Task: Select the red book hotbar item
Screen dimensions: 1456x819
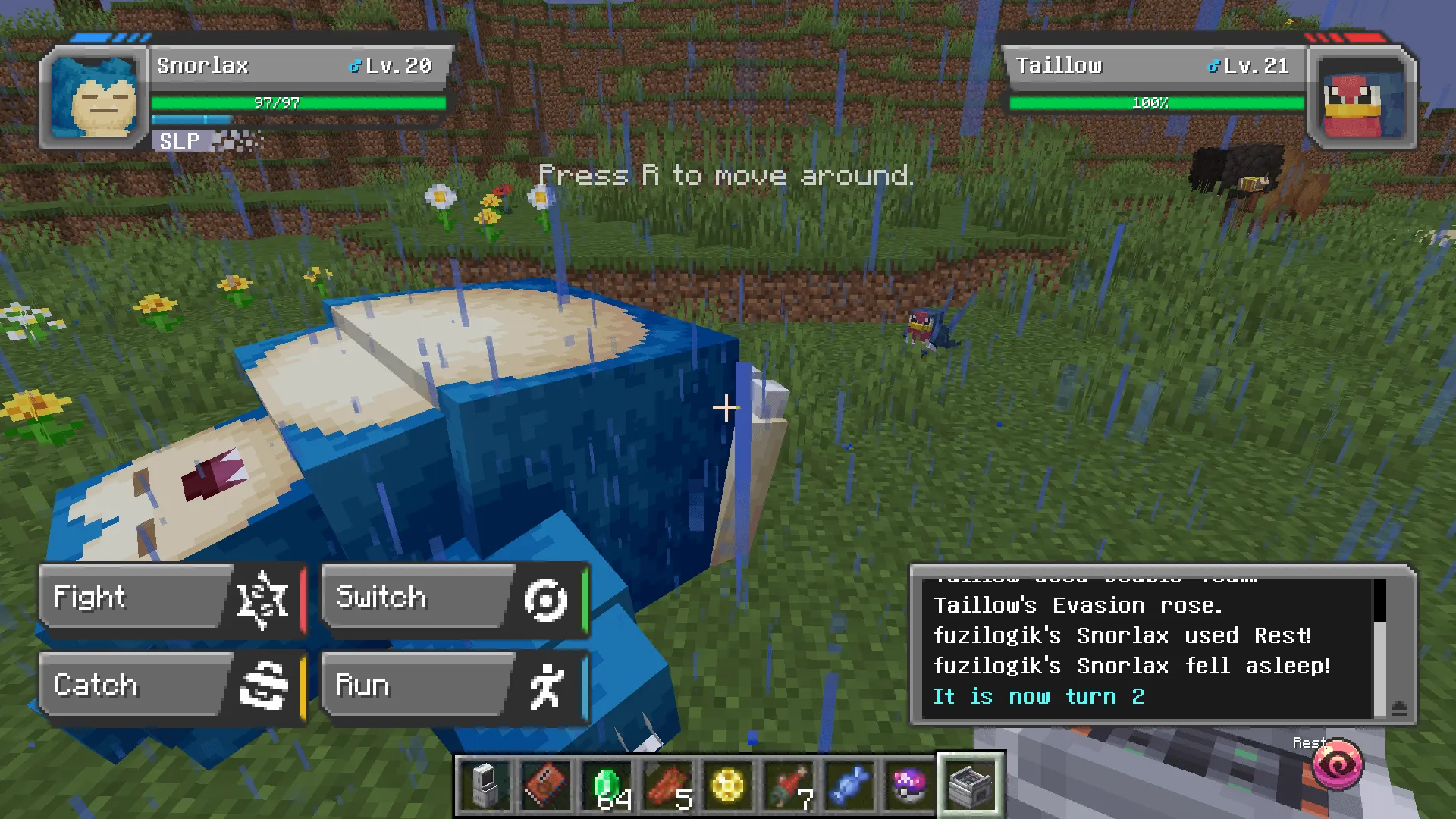Action: 546,783
